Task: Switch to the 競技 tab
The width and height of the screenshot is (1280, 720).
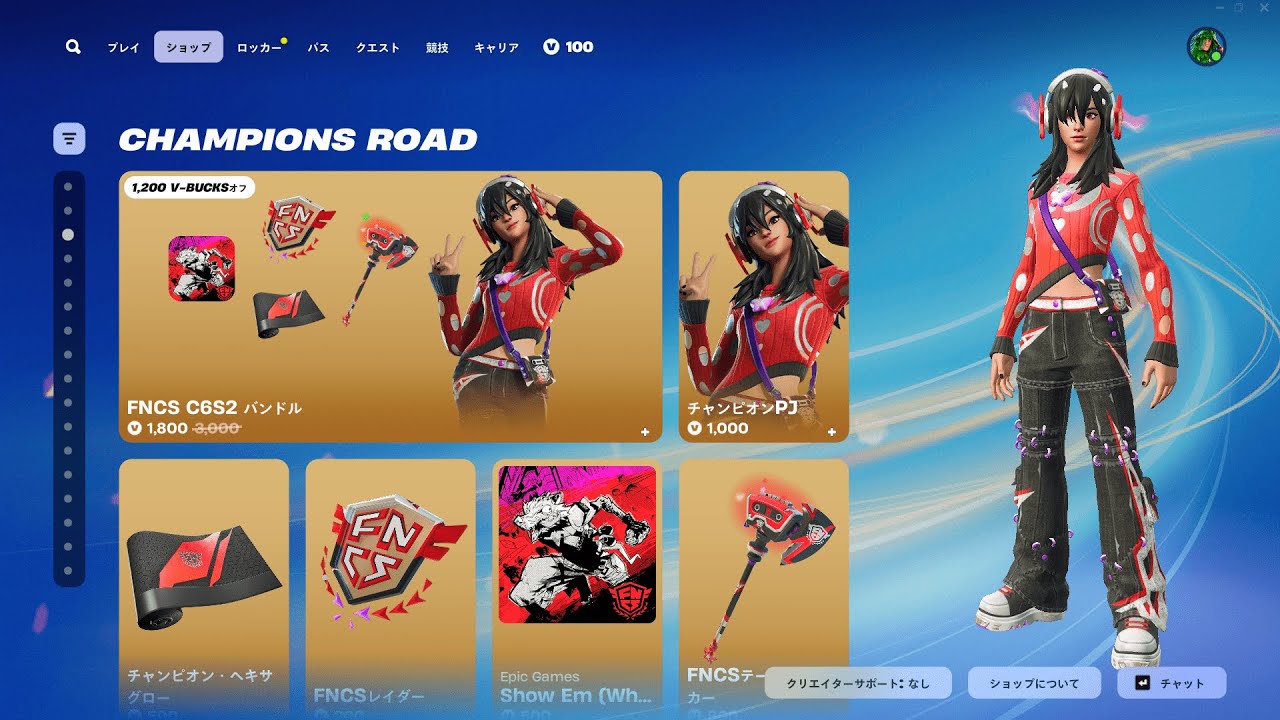Action: 437,47
